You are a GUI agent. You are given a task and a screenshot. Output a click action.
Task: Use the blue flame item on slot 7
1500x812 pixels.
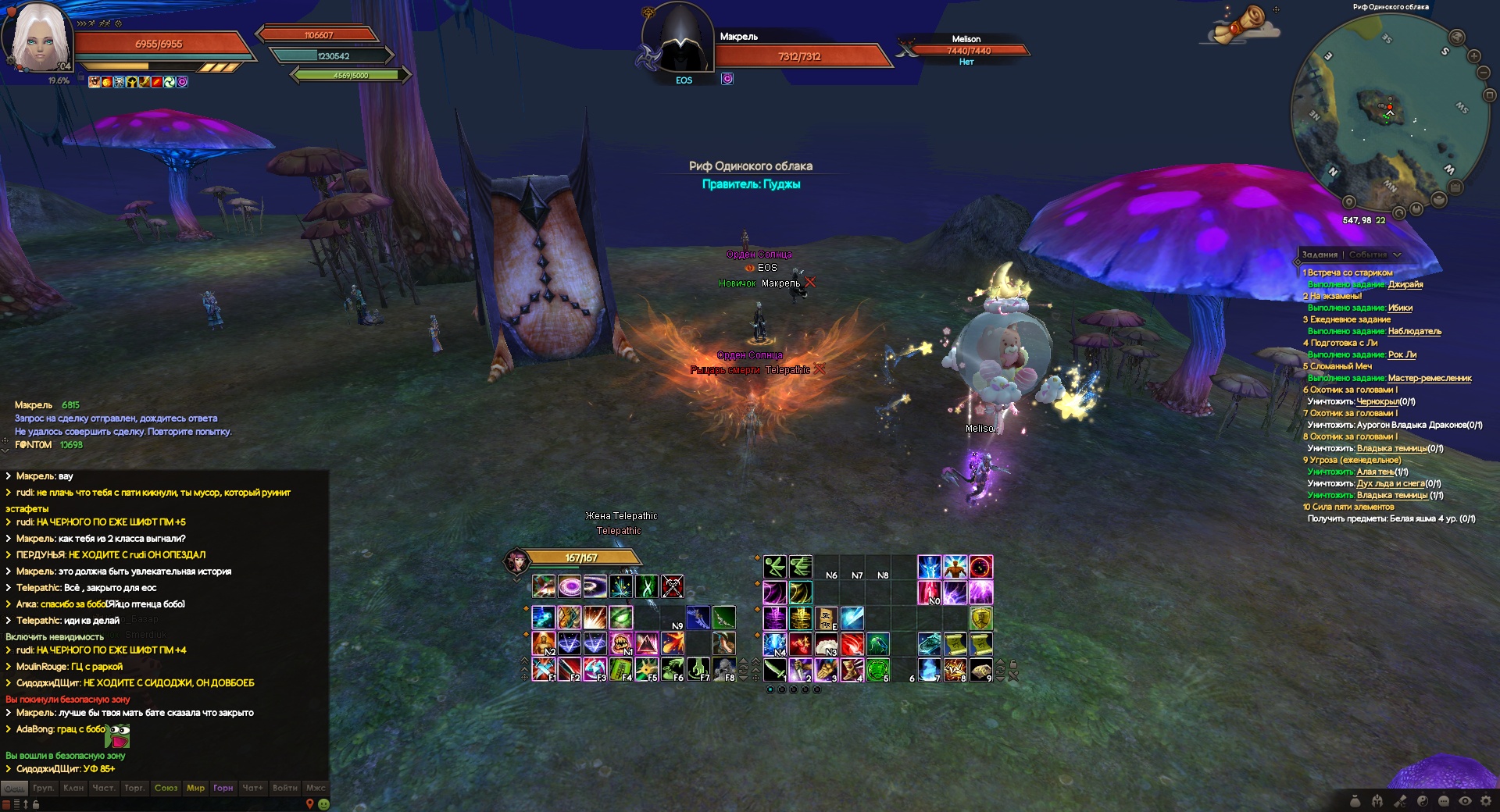[928, 669]
